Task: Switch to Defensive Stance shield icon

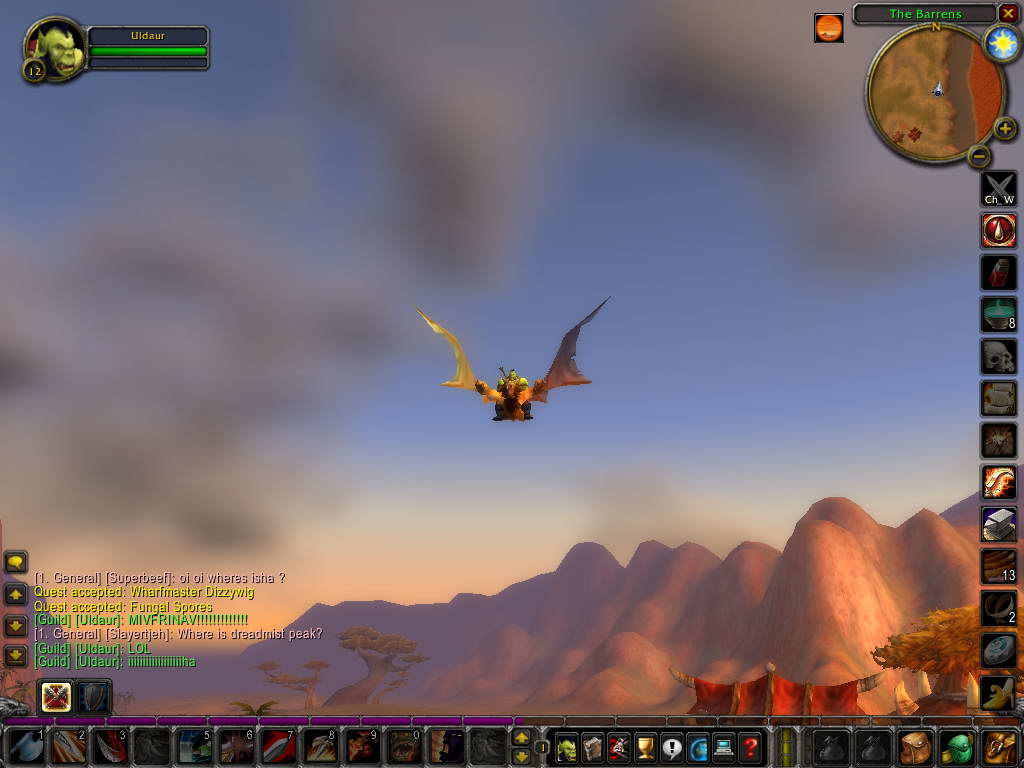Action: 93,695
